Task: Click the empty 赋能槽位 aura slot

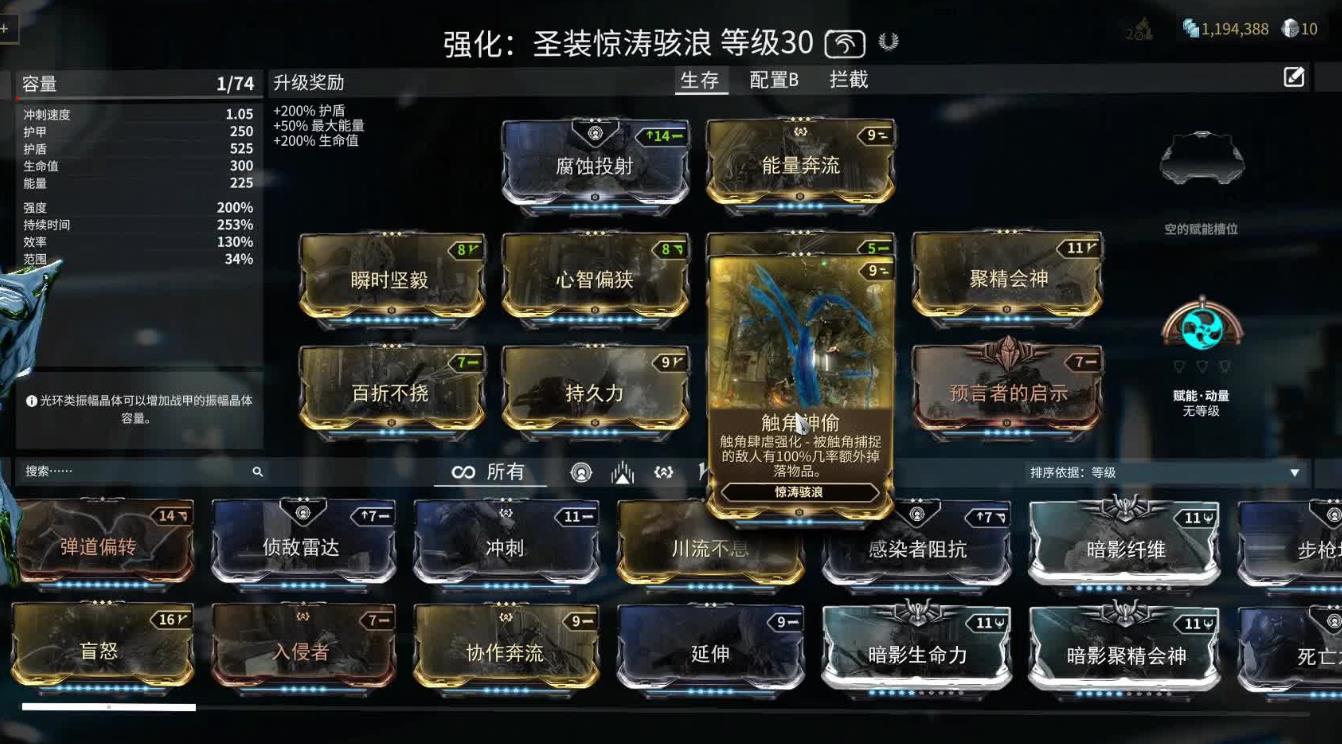Action: coord(1201,155)
